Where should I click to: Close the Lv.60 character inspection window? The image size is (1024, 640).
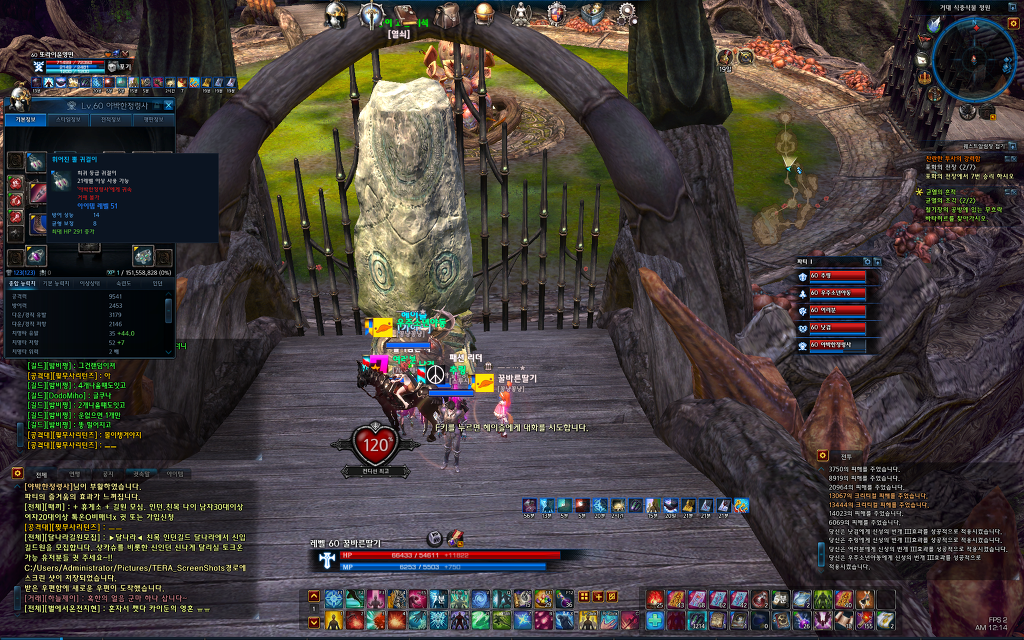coord(168,104)
